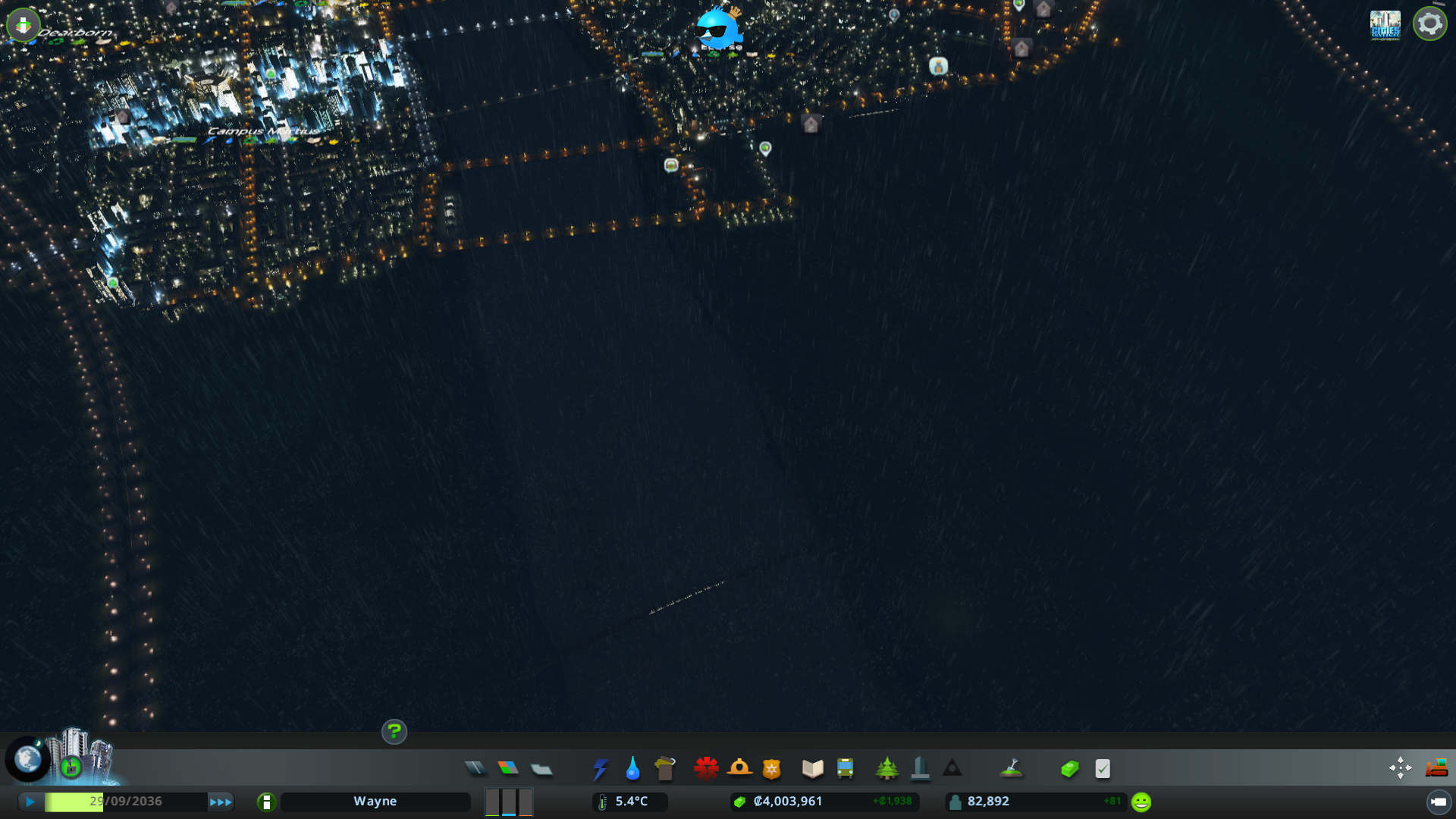The width and height of the screenshot is (1456, 819).
Task: Toggle free camera mode with the arrows icon
Action: [1399, 768]
